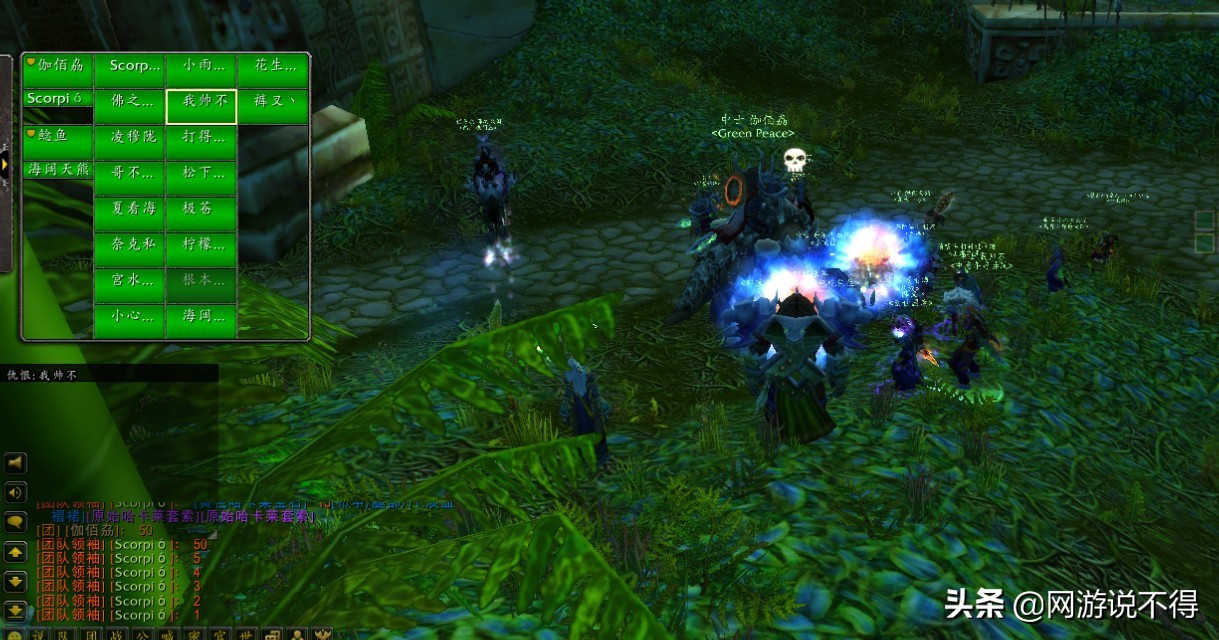Open the chat bubble menu button
This screenshot has height=640, width=1219.
[x=16, y=521]
